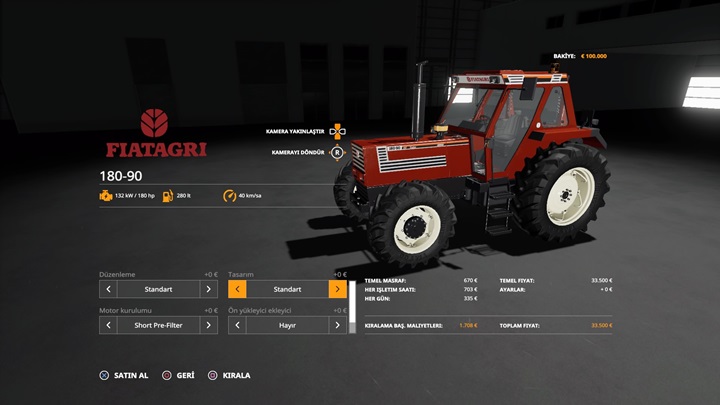
Task: Switch Motor kurulumu to previous option
Action: point(108,325)
